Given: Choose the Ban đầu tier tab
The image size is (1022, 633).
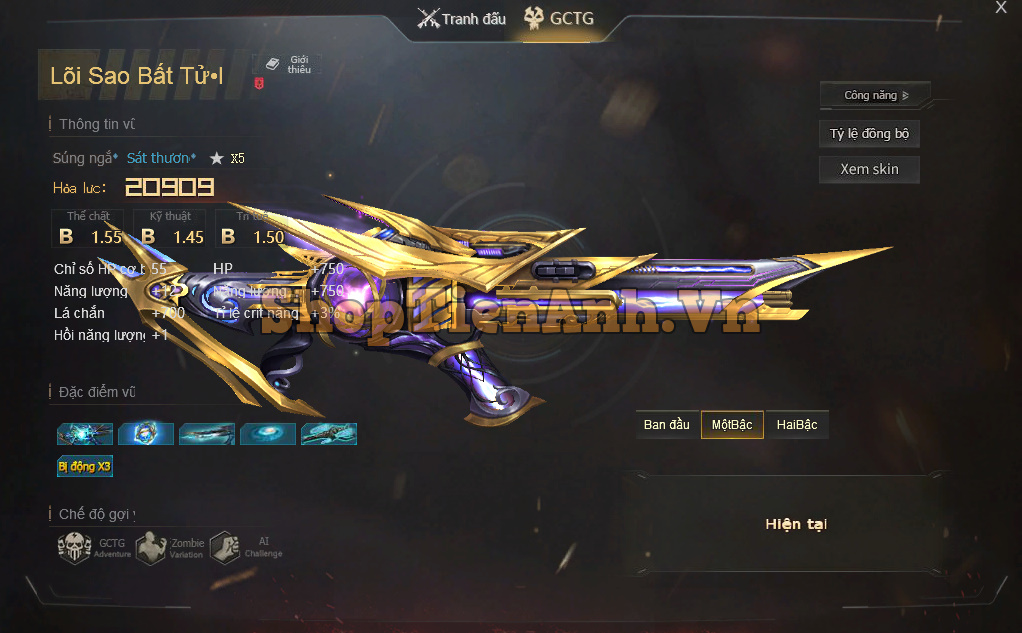Looking at the screenshot, I should pos(667,425).
